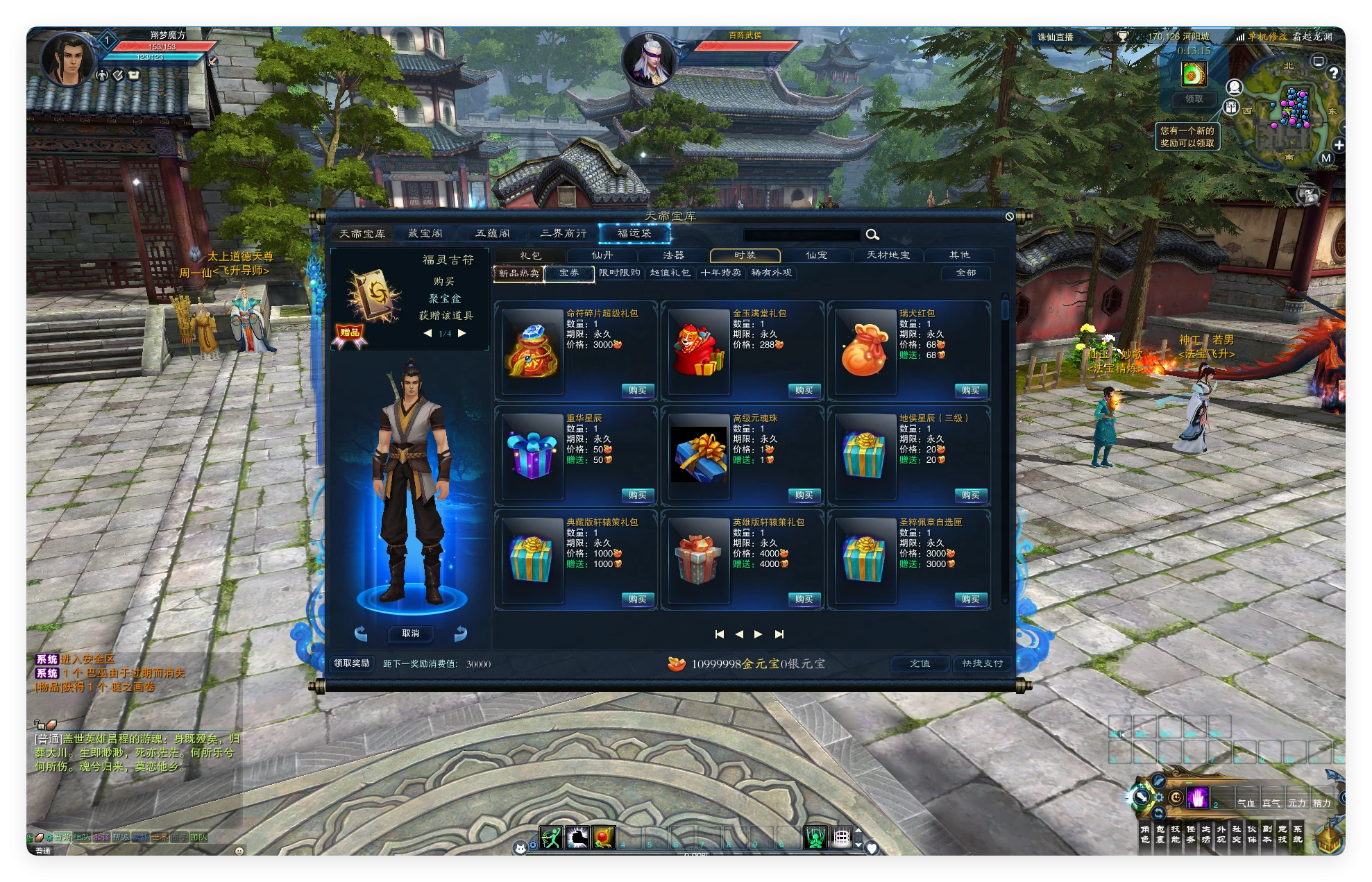Buy the 命符碎片超级礼包
The image size is (1372, 882).
[637, 391]
